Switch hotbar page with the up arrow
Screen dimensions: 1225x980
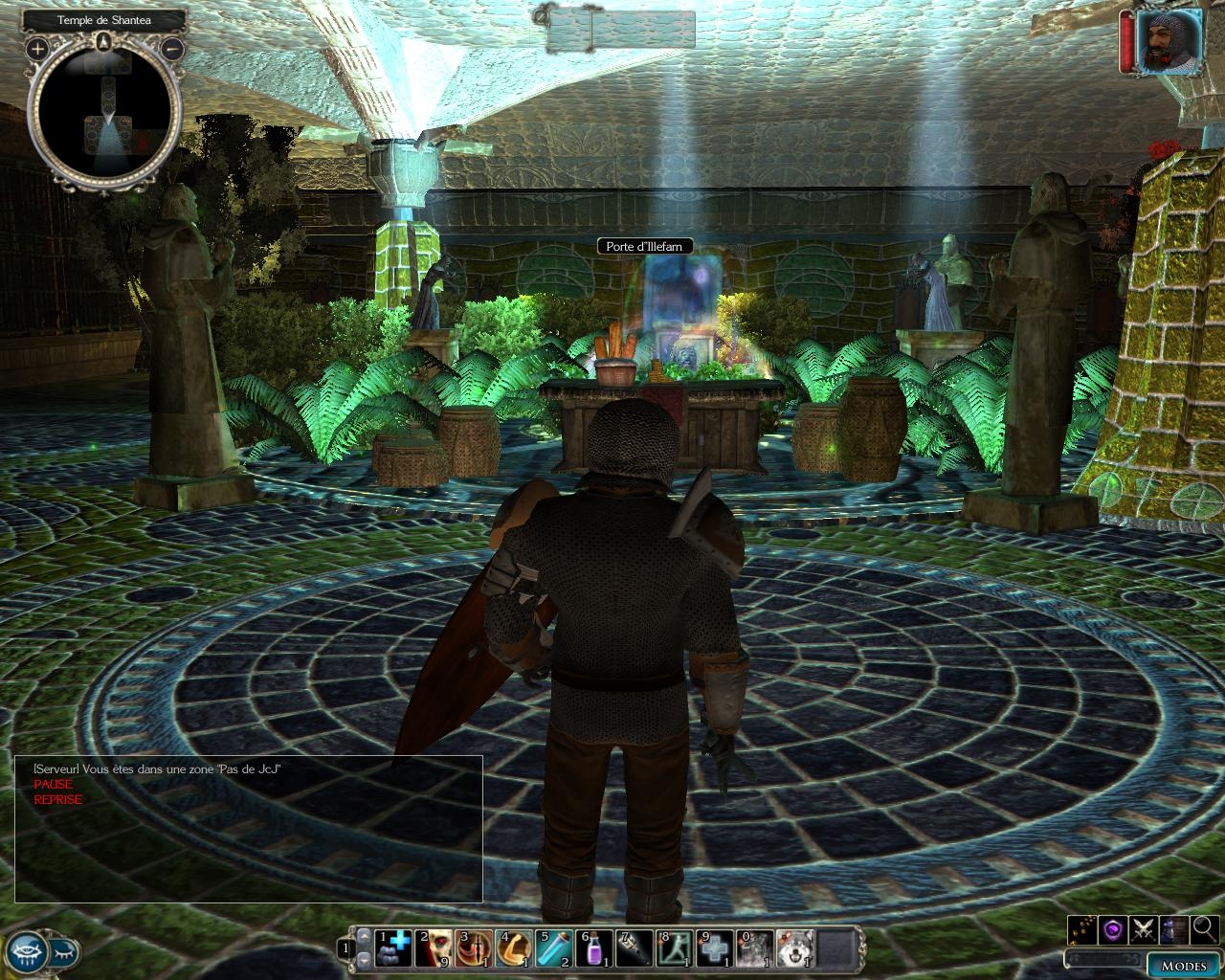click(x=363, y=938)
